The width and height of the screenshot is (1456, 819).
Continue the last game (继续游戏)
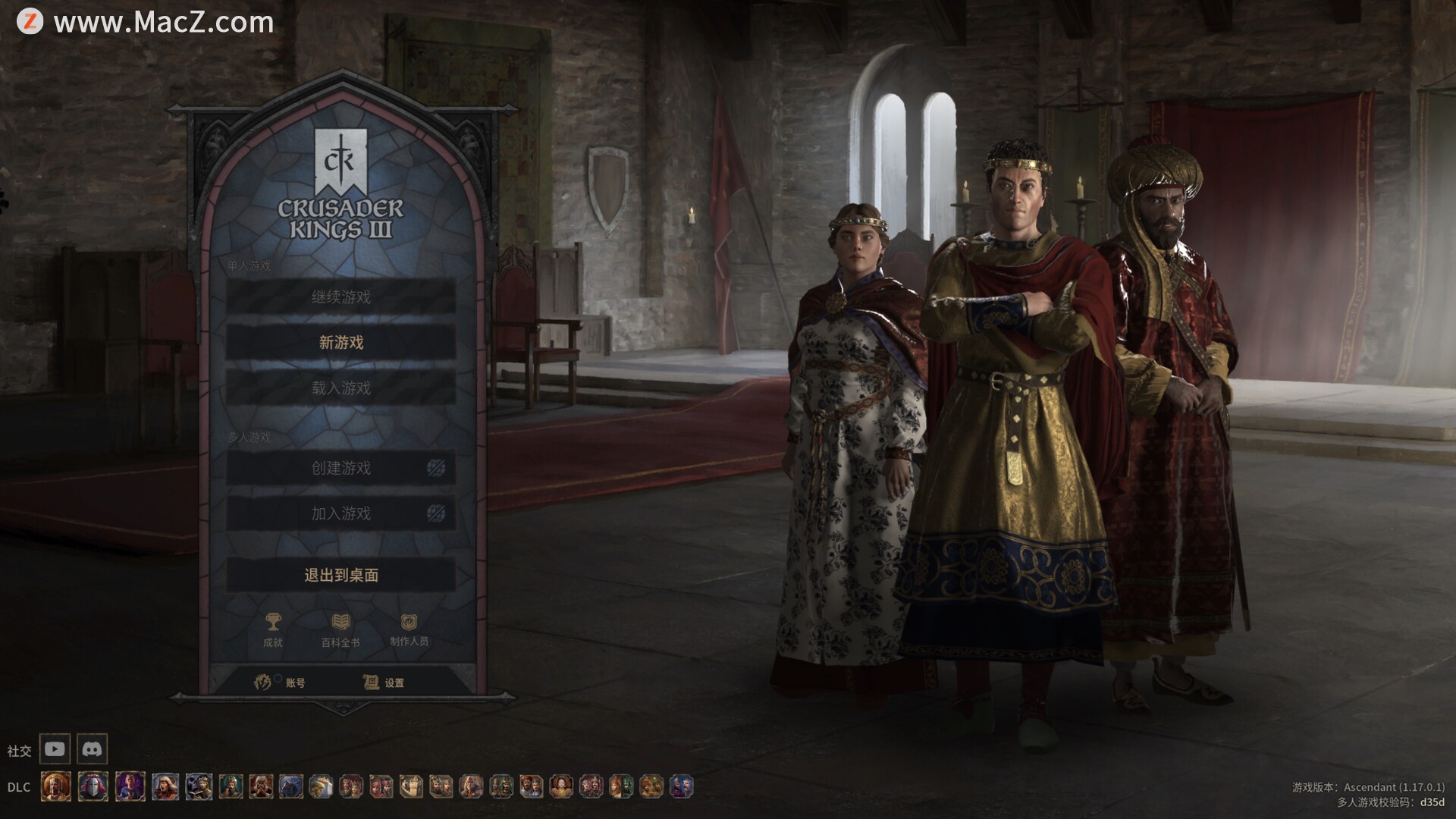[x=340, y=297]
